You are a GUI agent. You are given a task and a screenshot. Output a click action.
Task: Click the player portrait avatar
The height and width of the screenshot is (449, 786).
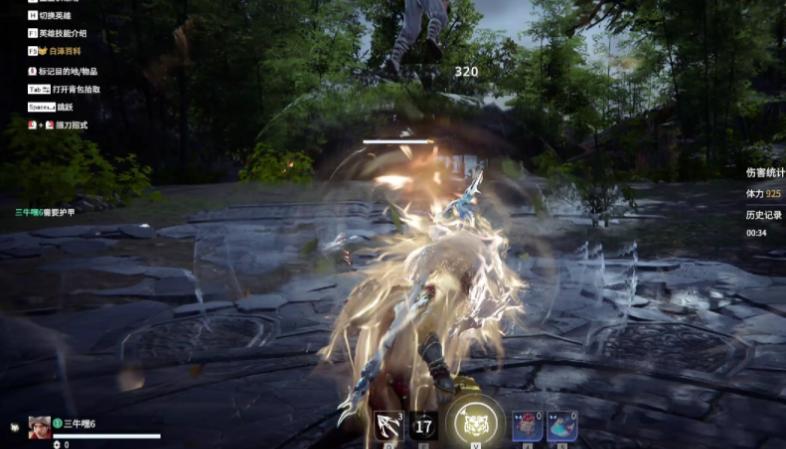[39, 428]
